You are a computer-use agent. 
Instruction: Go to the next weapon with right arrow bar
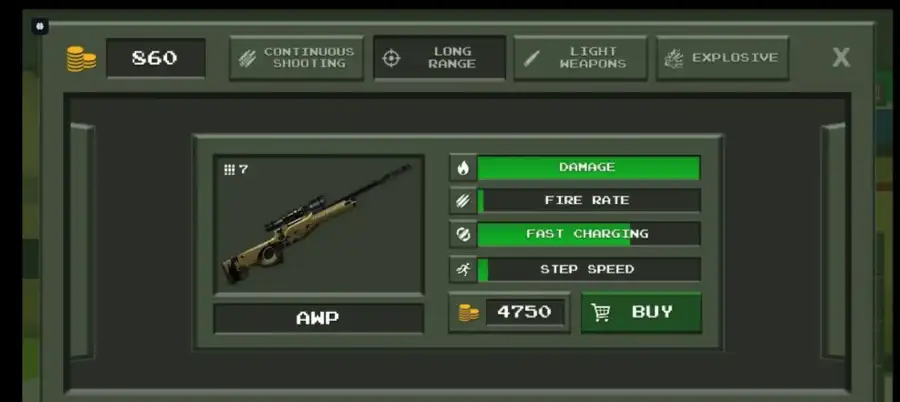click(833, 240)
